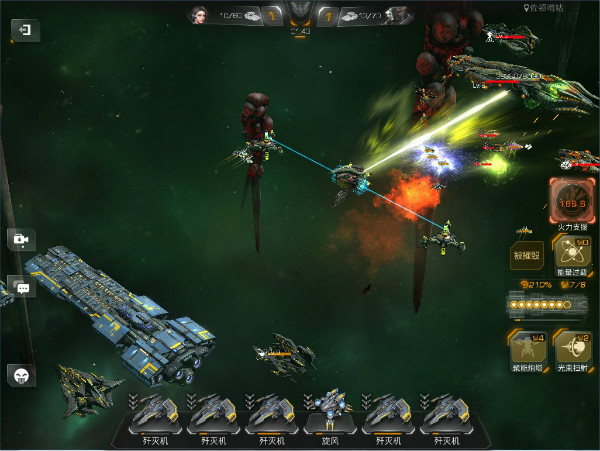Trigger the 光束扫射 beam sweep skill
Image resolution: width=600 pixels, height=451 pixels.
pos(572,350)
